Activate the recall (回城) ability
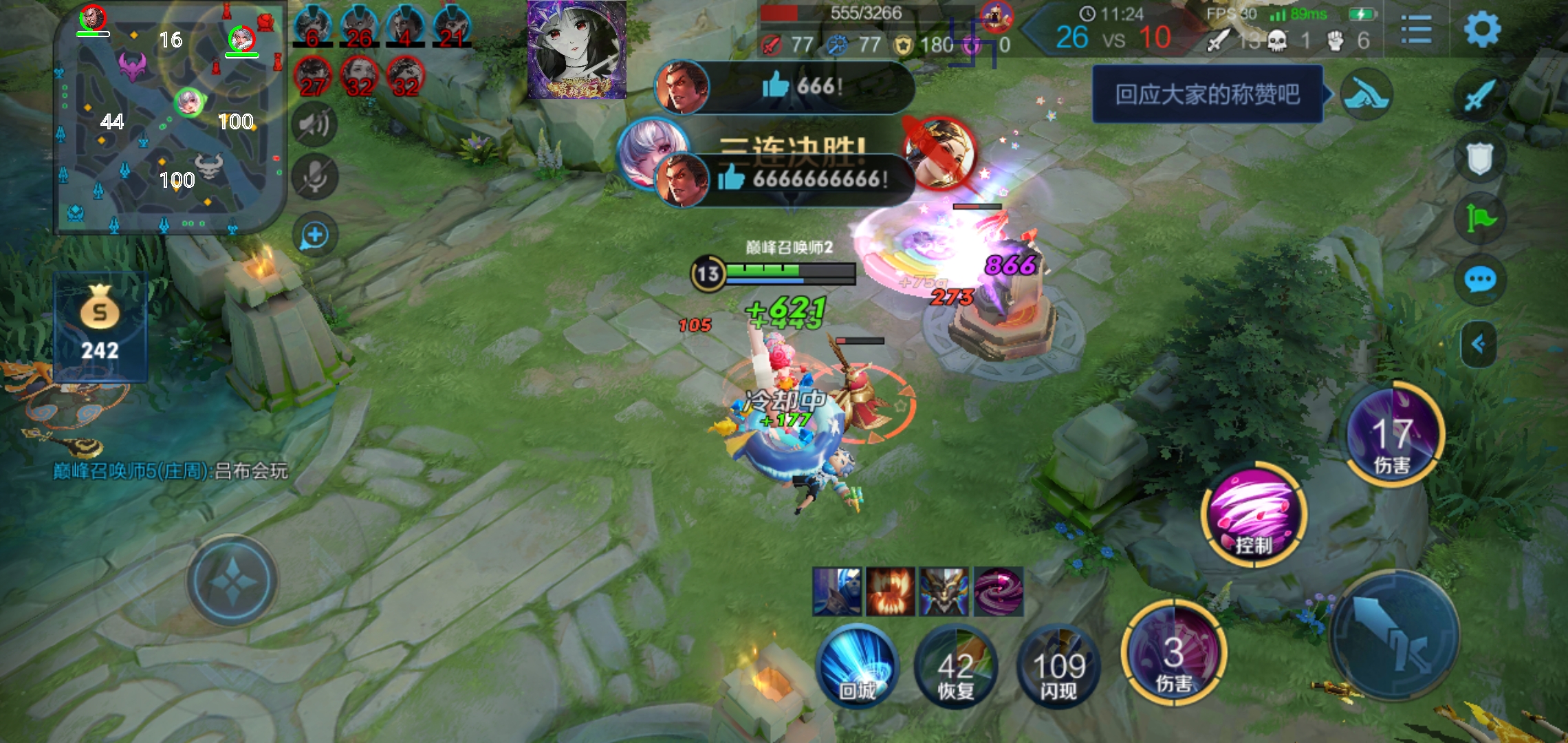Screen dimensions: 1568x743 coord(857,666)
